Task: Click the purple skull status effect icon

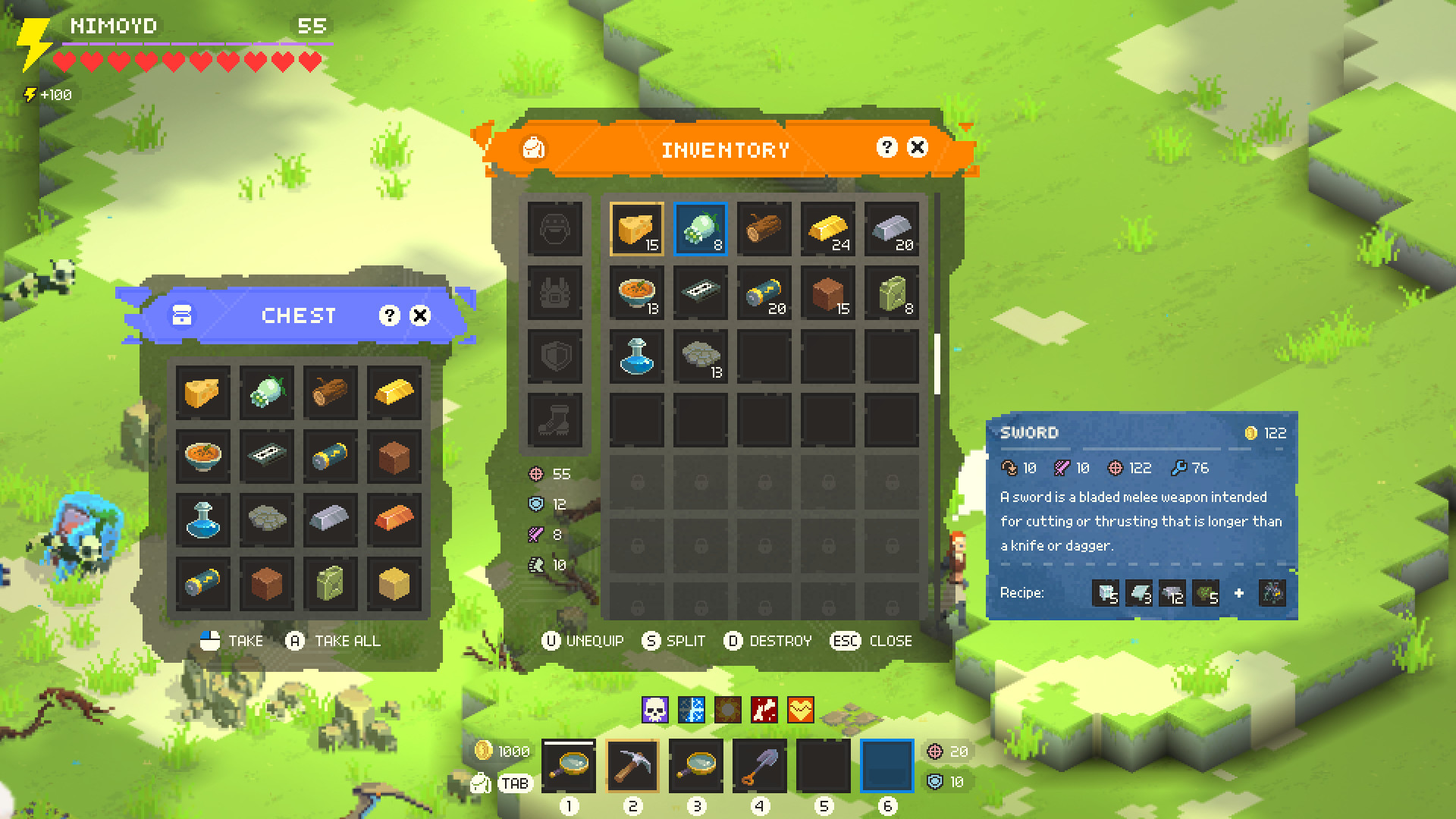Action: tap(657, 711)
